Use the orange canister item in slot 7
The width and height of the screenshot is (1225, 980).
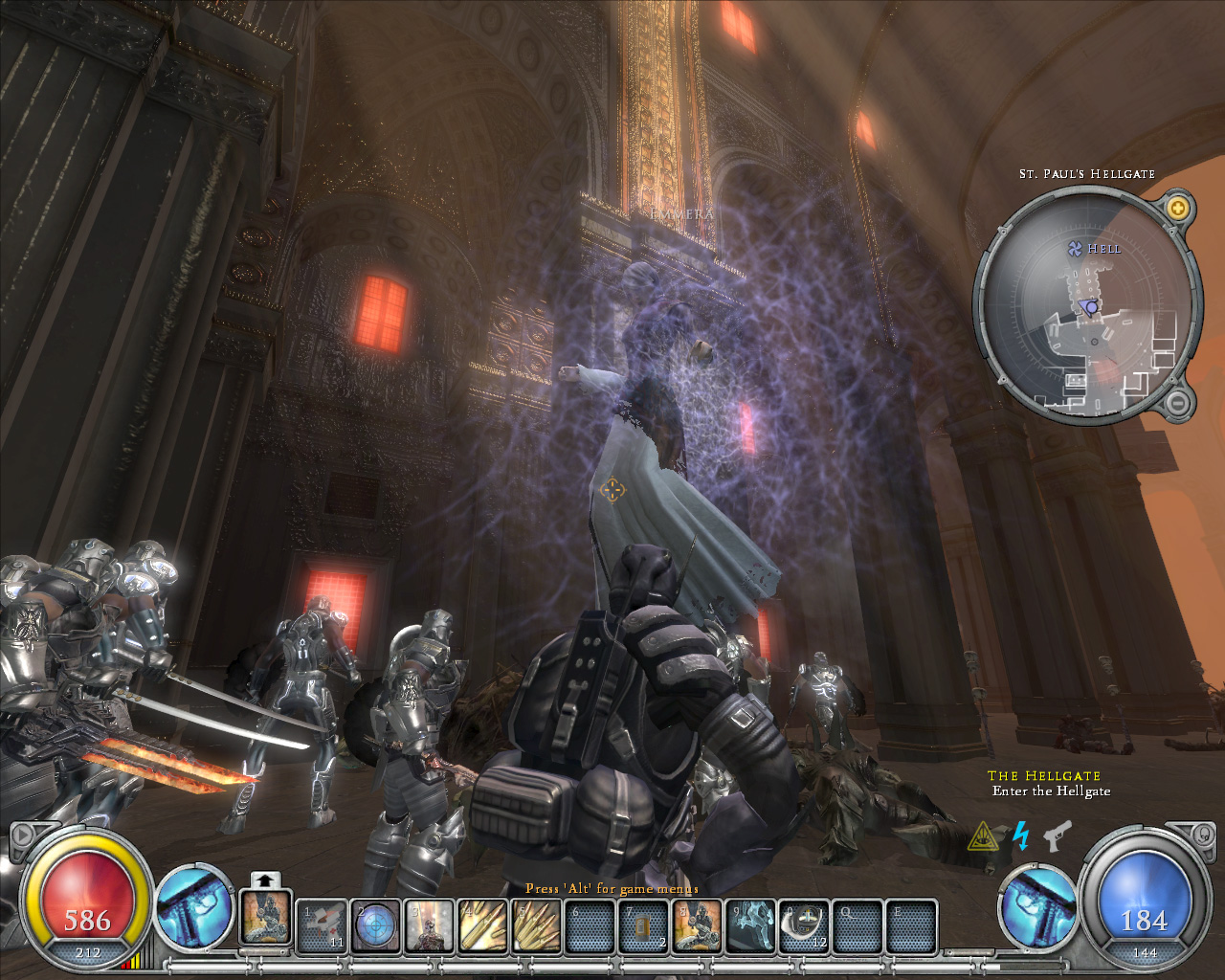[644, 926]
